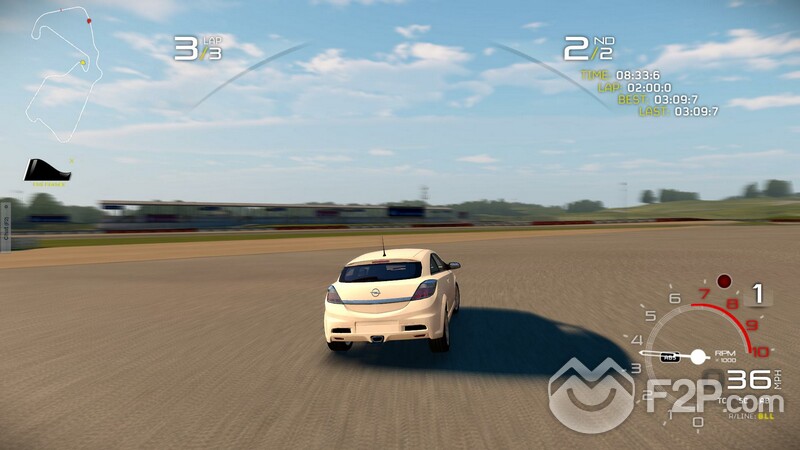The height and width of the screenshot is (450, 800).
Task: Click the yellow marker on the track map
Action: coord(82,61)
